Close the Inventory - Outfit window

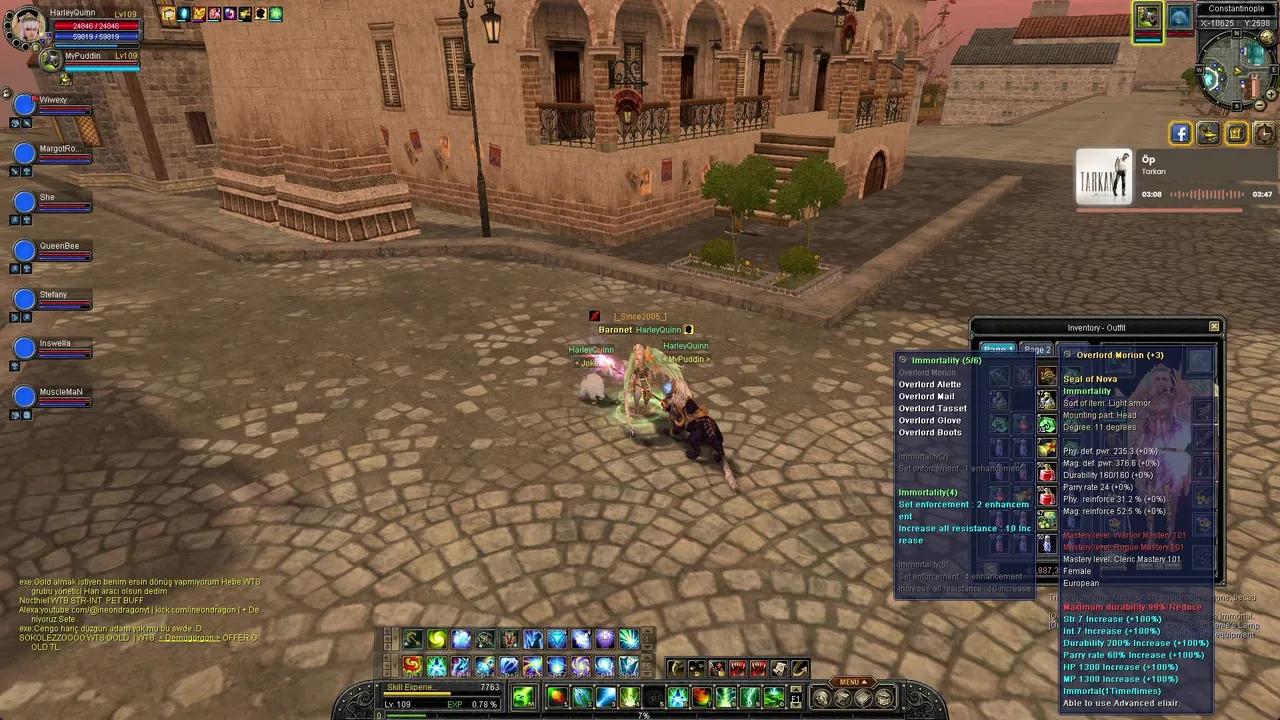point(1214,327)
